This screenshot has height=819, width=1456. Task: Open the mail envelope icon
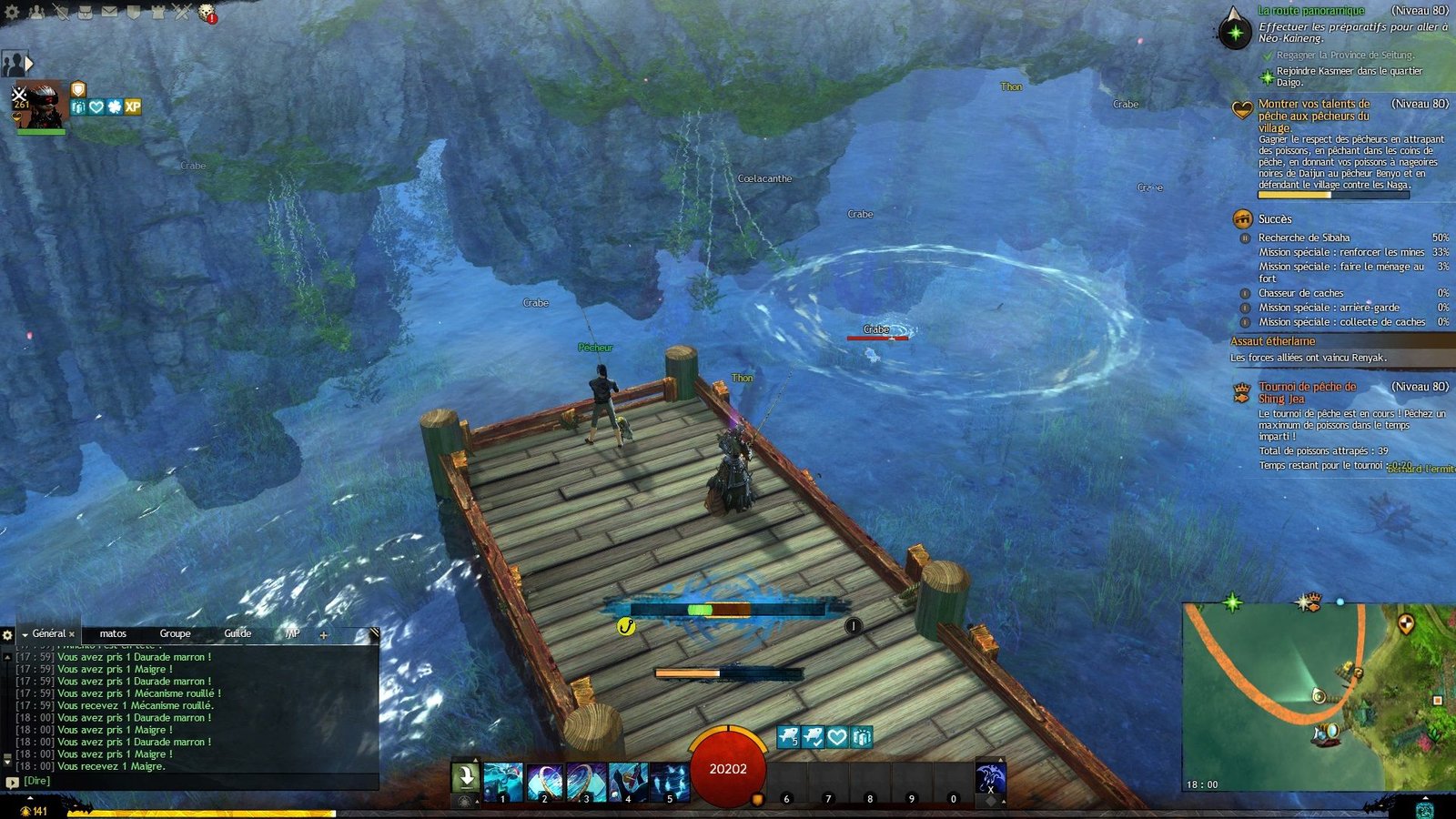tap(109, 12)
